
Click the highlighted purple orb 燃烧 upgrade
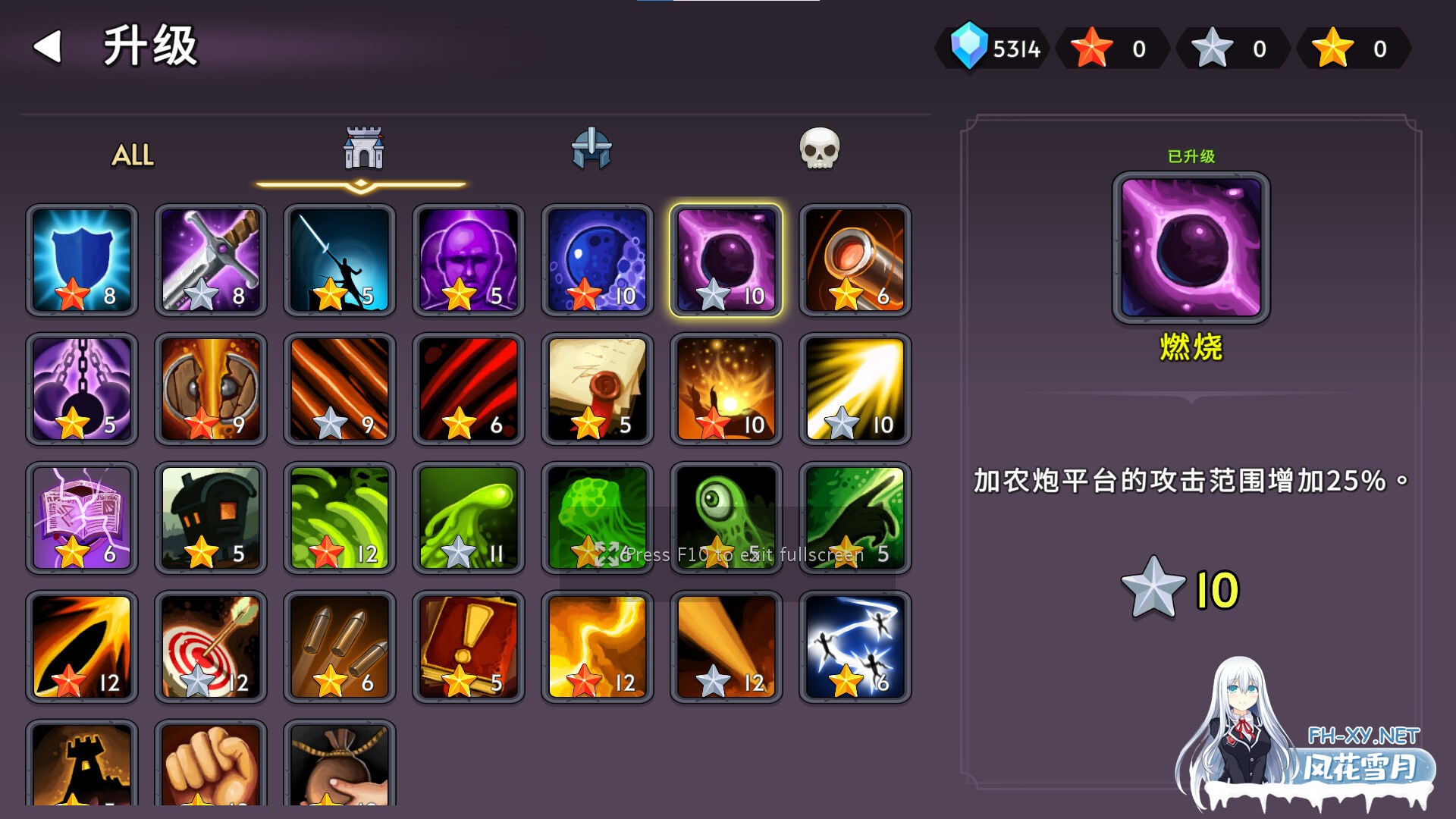tap(726, 260)
